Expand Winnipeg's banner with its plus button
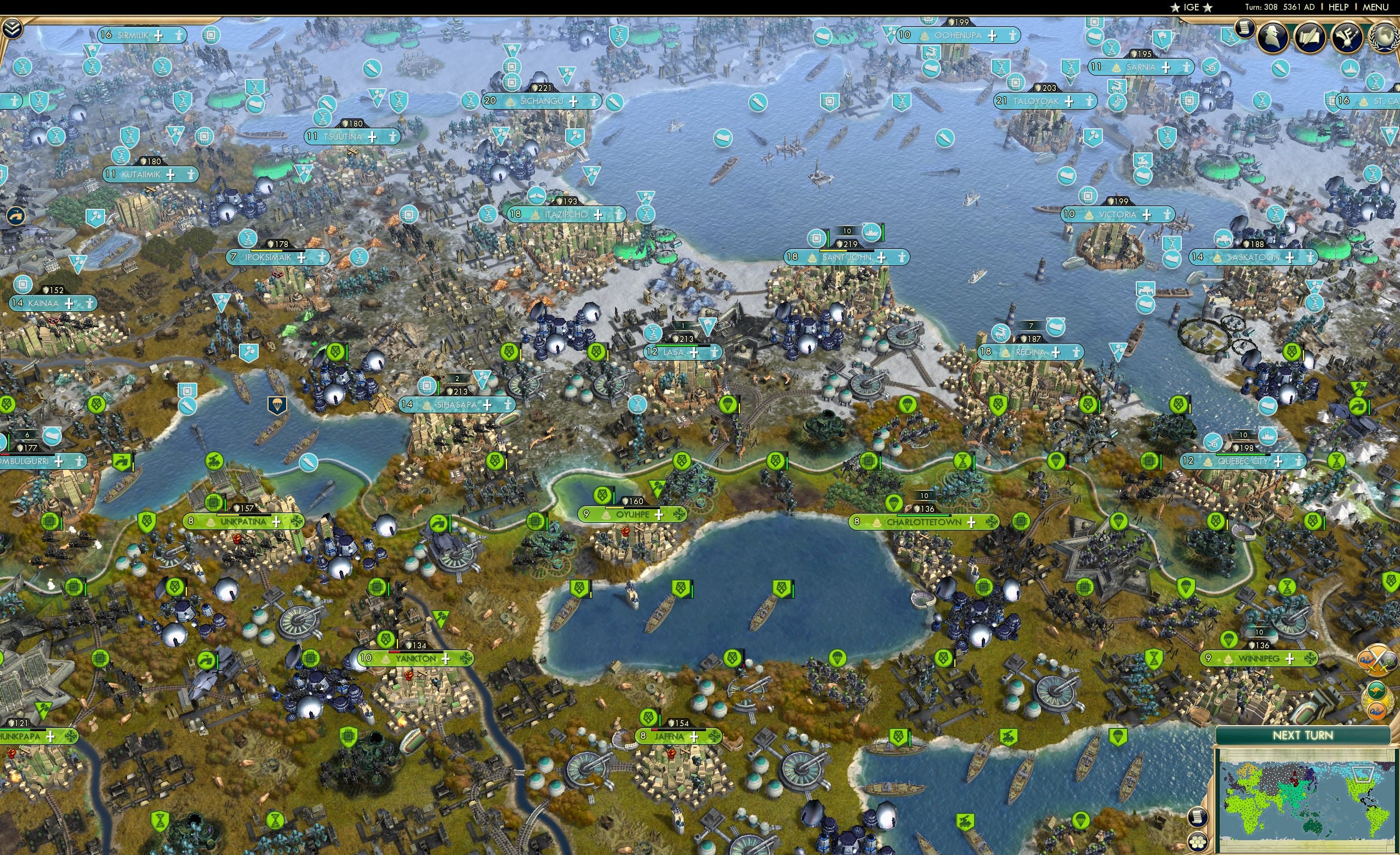The height and width of the screenshot is (855, 1400). coord(1290,660)
